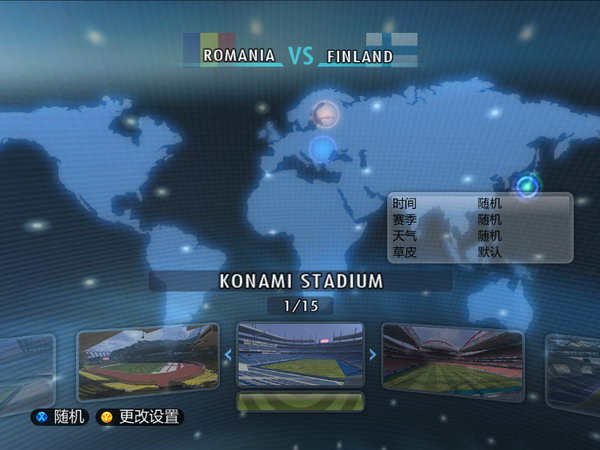The image size is (600, 450).
Task: Change the 赛季 (season) setting row
Action: point(479,219)
